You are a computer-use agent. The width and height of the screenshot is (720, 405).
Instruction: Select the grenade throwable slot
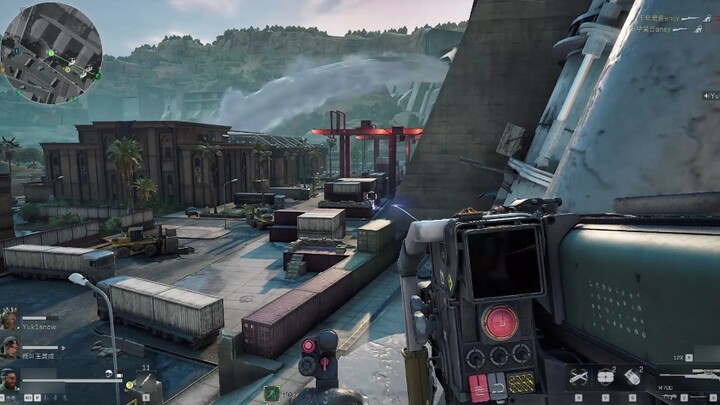[633, 376]
